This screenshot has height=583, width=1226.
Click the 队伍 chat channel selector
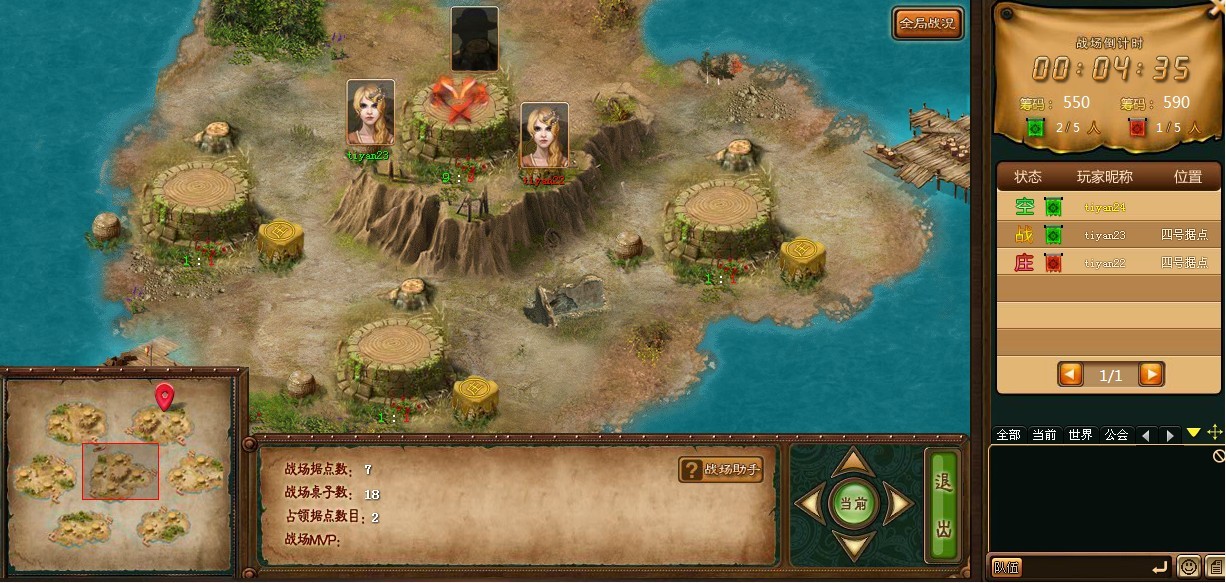click(x=1005, y=568)
